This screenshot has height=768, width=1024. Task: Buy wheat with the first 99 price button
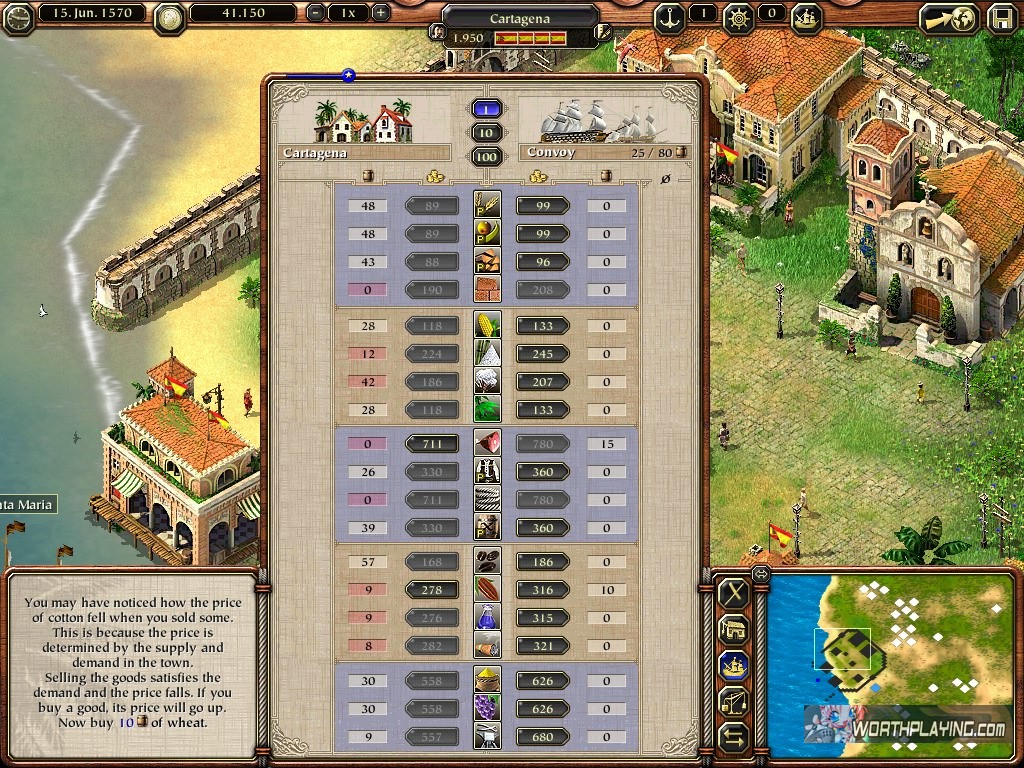click(543, 206)
